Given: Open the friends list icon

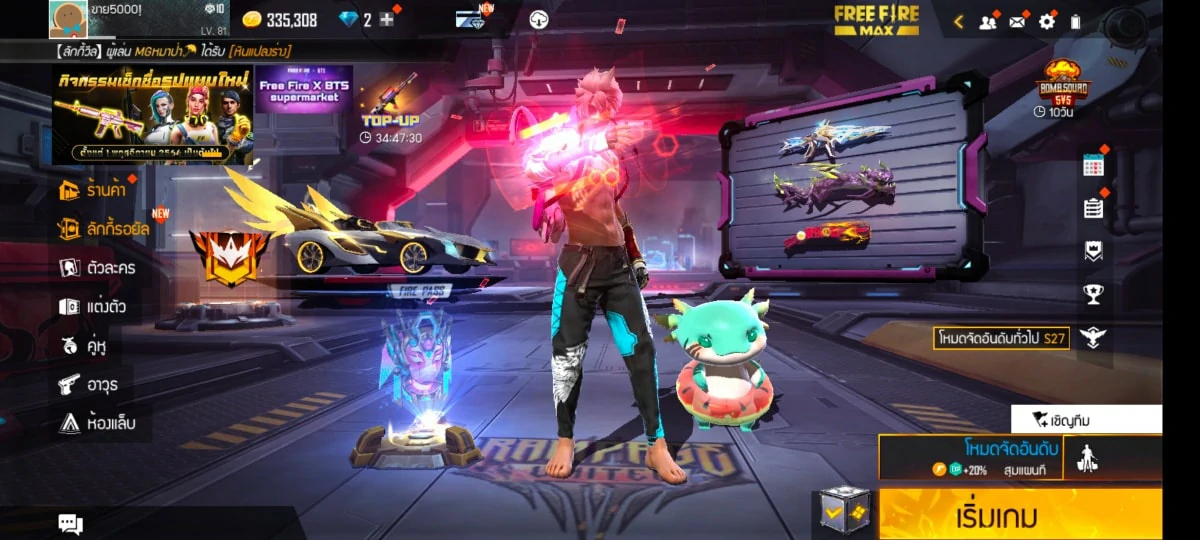Looking at the screenshot, I should 988,21.
